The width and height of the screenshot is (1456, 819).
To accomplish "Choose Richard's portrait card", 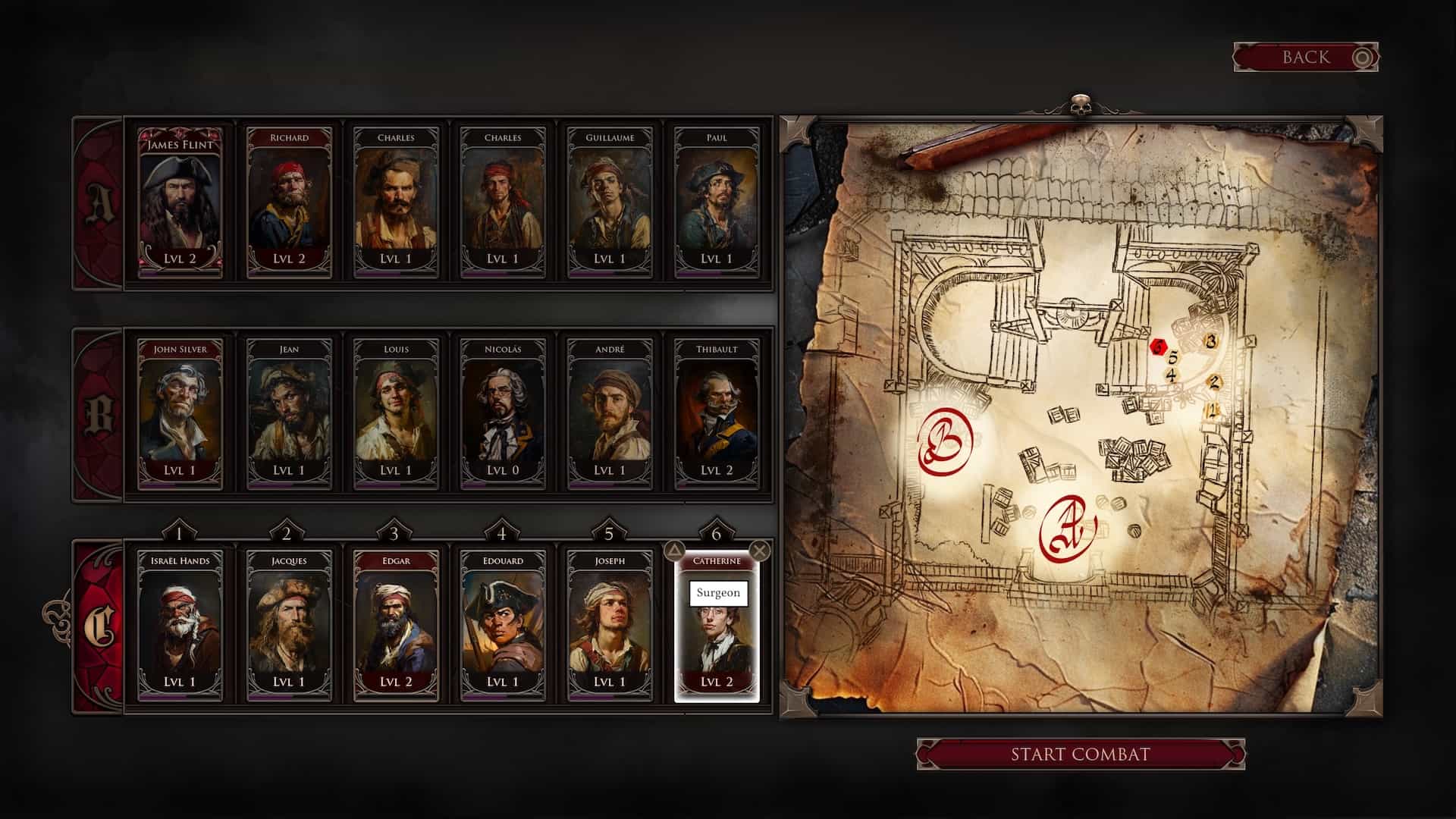I will point(289,202).
